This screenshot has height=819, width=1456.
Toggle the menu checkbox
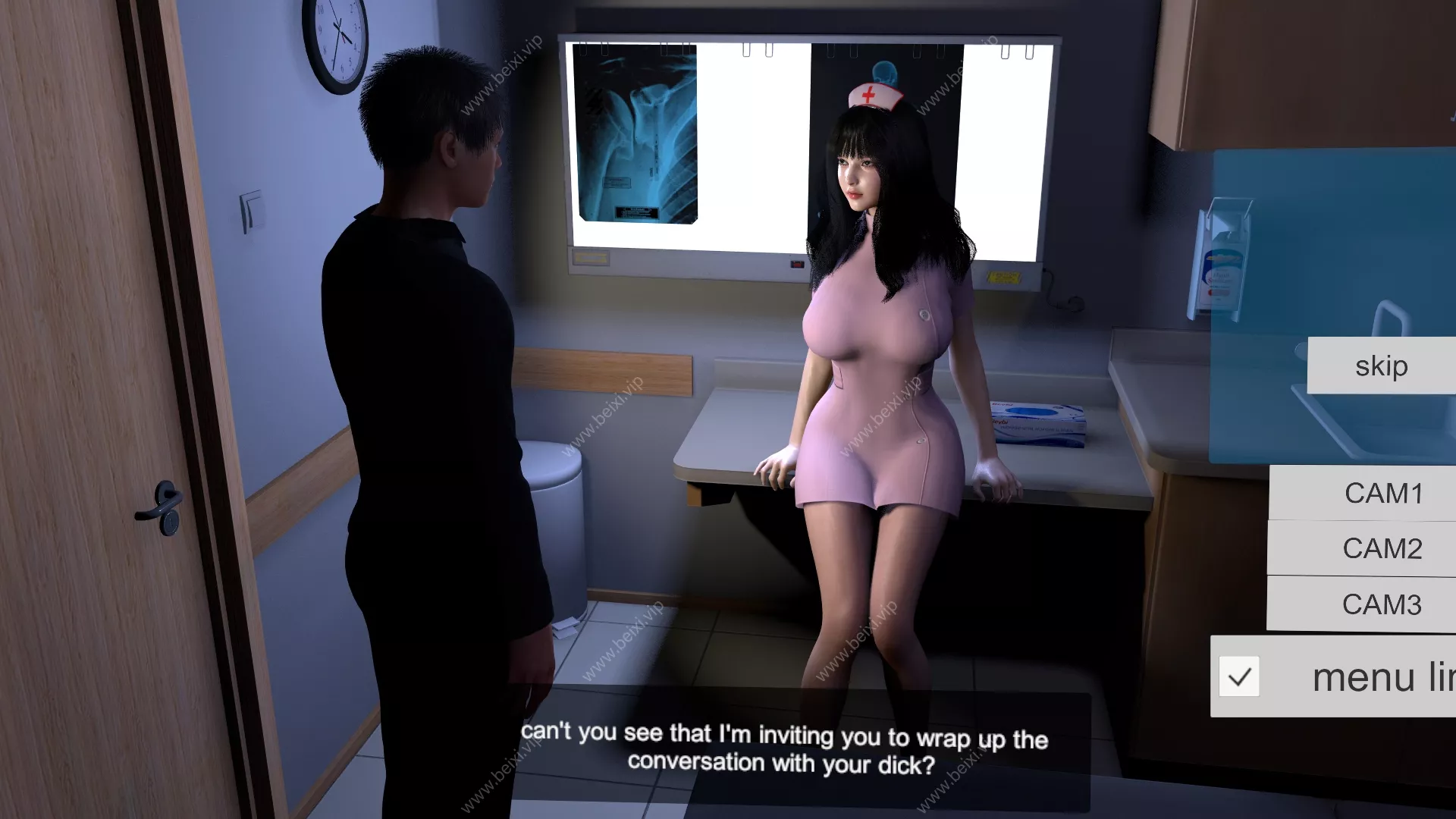(1239, 676)
